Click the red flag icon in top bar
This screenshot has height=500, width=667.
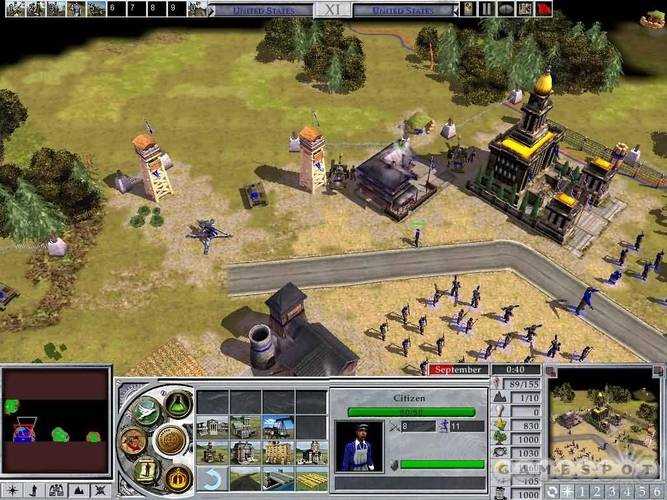coord(542,9)
